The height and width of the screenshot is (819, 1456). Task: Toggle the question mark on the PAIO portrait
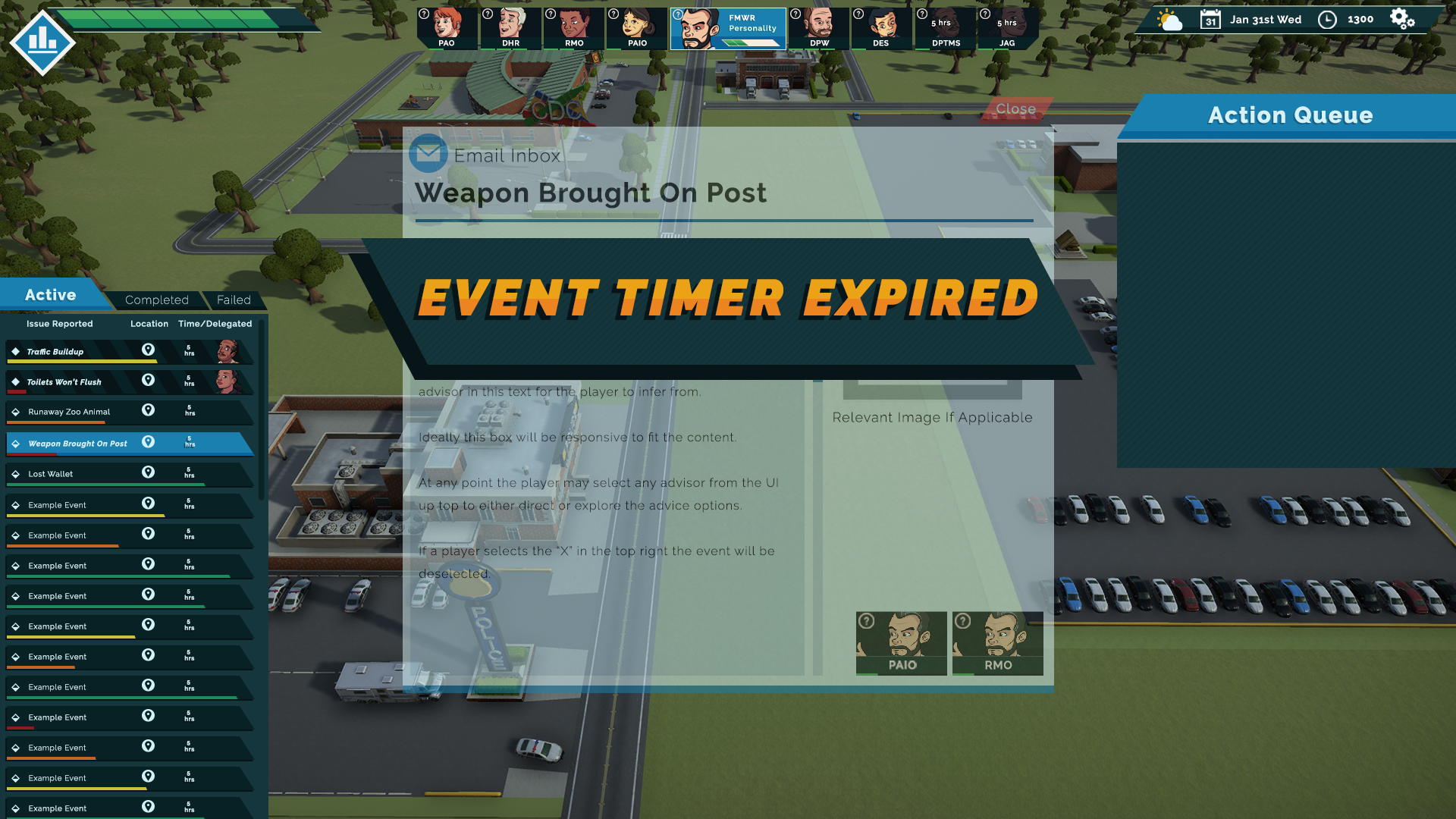point(865,620)
